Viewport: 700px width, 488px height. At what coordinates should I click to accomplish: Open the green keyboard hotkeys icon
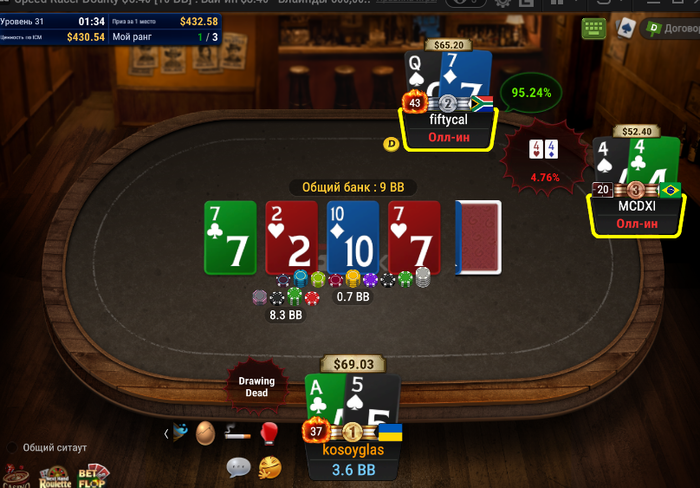(593, 29)
